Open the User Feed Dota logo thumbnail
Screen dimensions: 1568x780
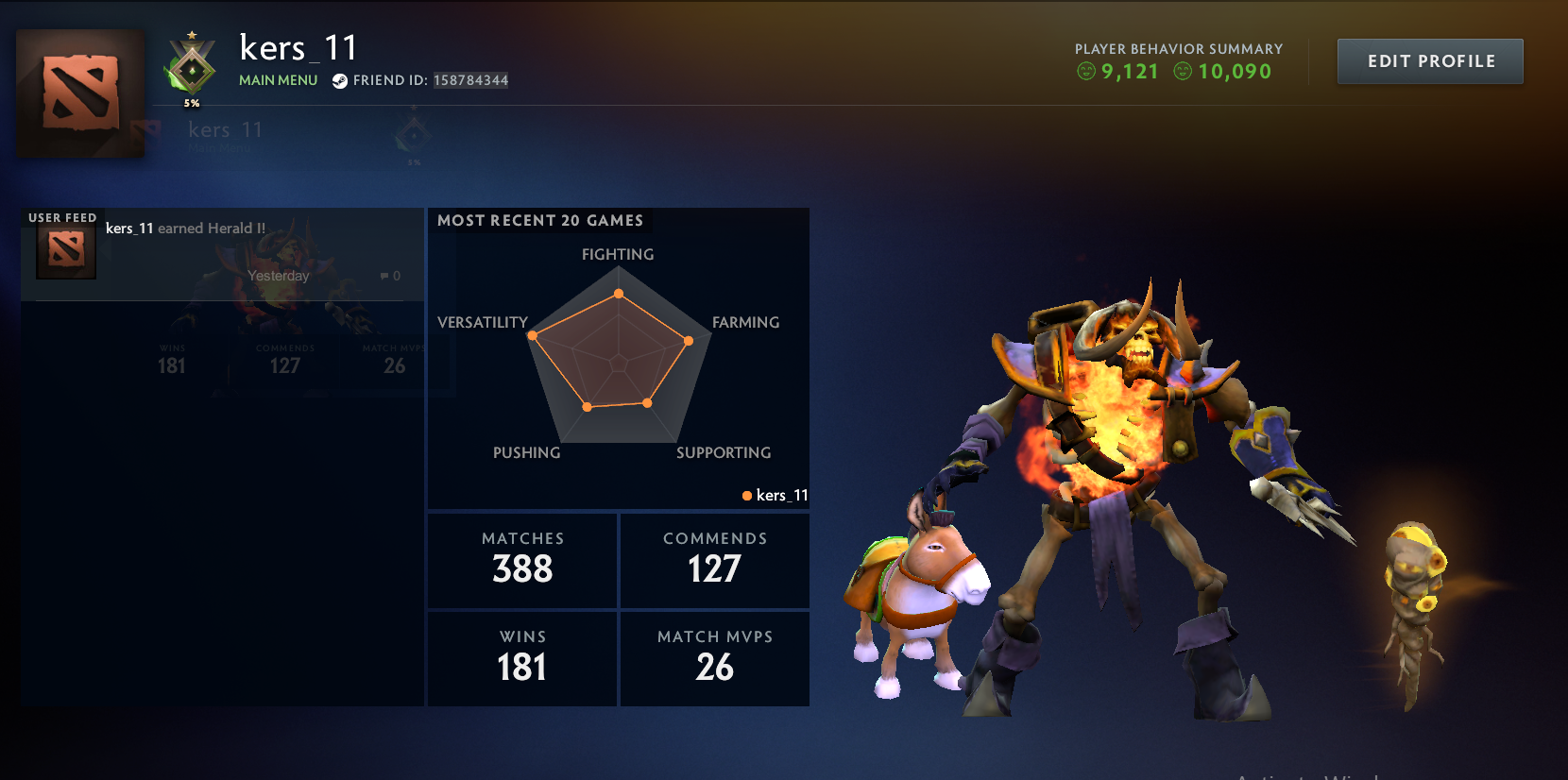pos(64,248)
